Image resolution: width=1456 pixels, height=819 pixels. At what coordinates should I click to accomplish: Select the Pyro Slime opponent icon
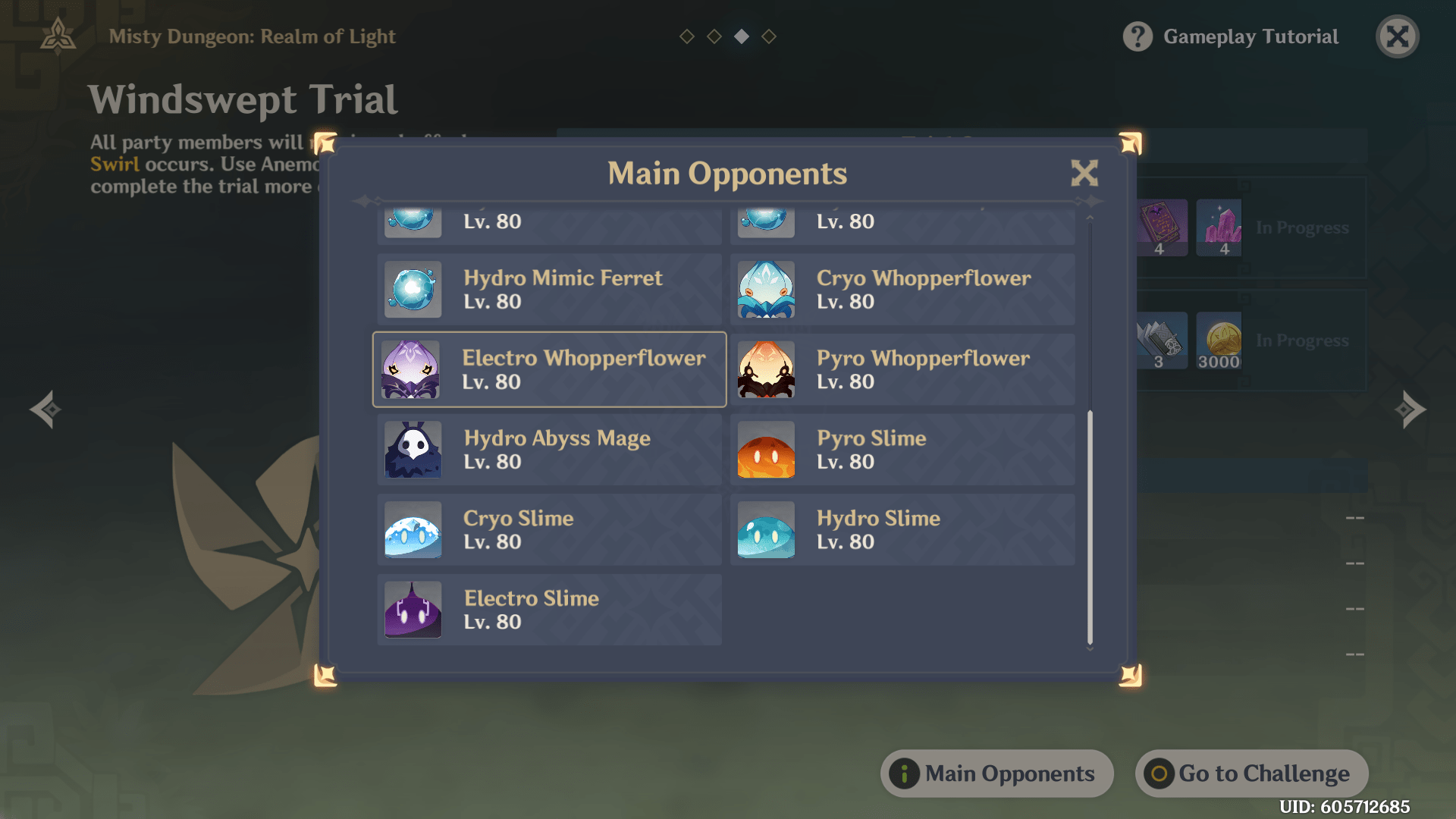click(765, 450)
